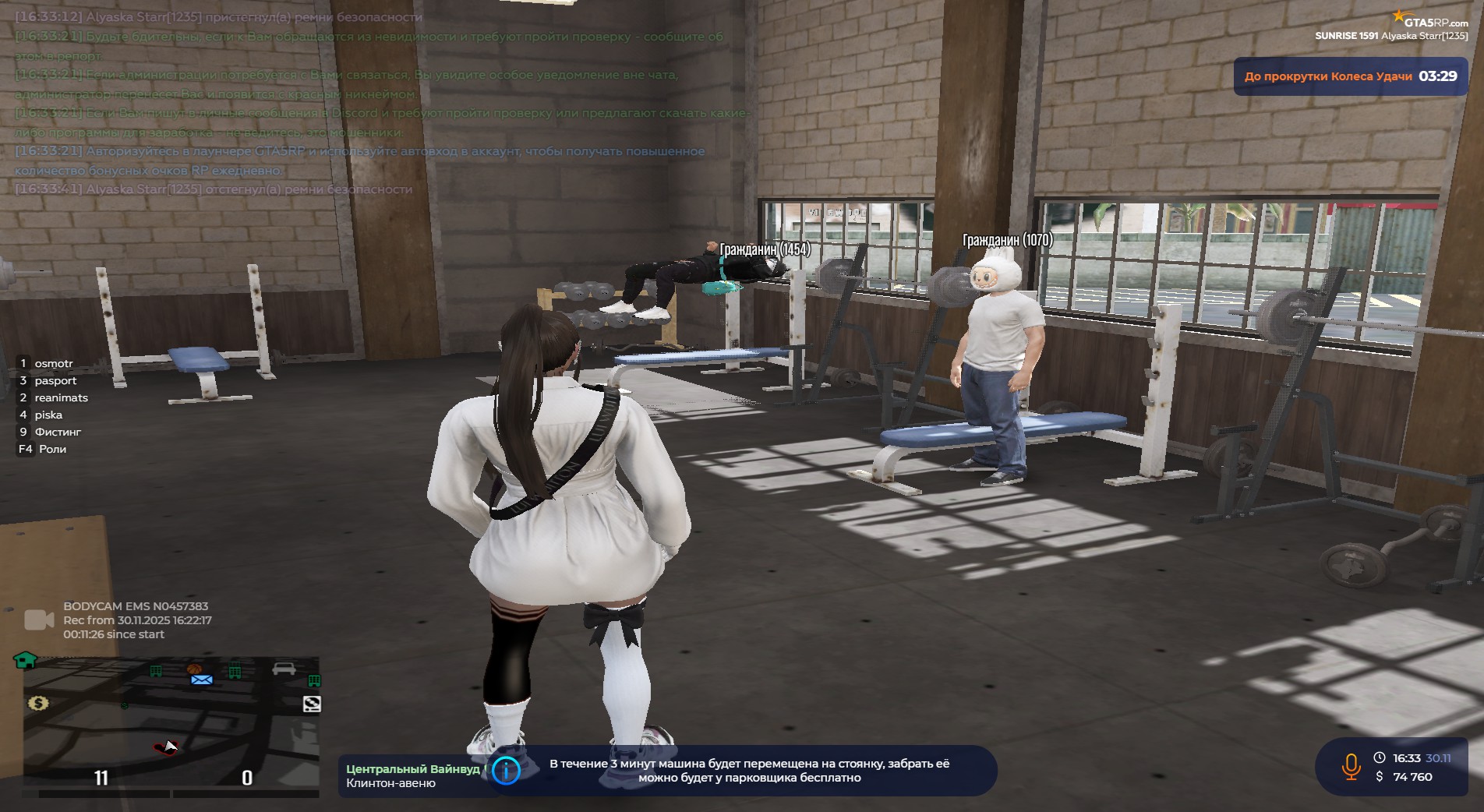Activate the reanimats quick action
This screenshot has width=1484, height=812.
click(61, 397)
